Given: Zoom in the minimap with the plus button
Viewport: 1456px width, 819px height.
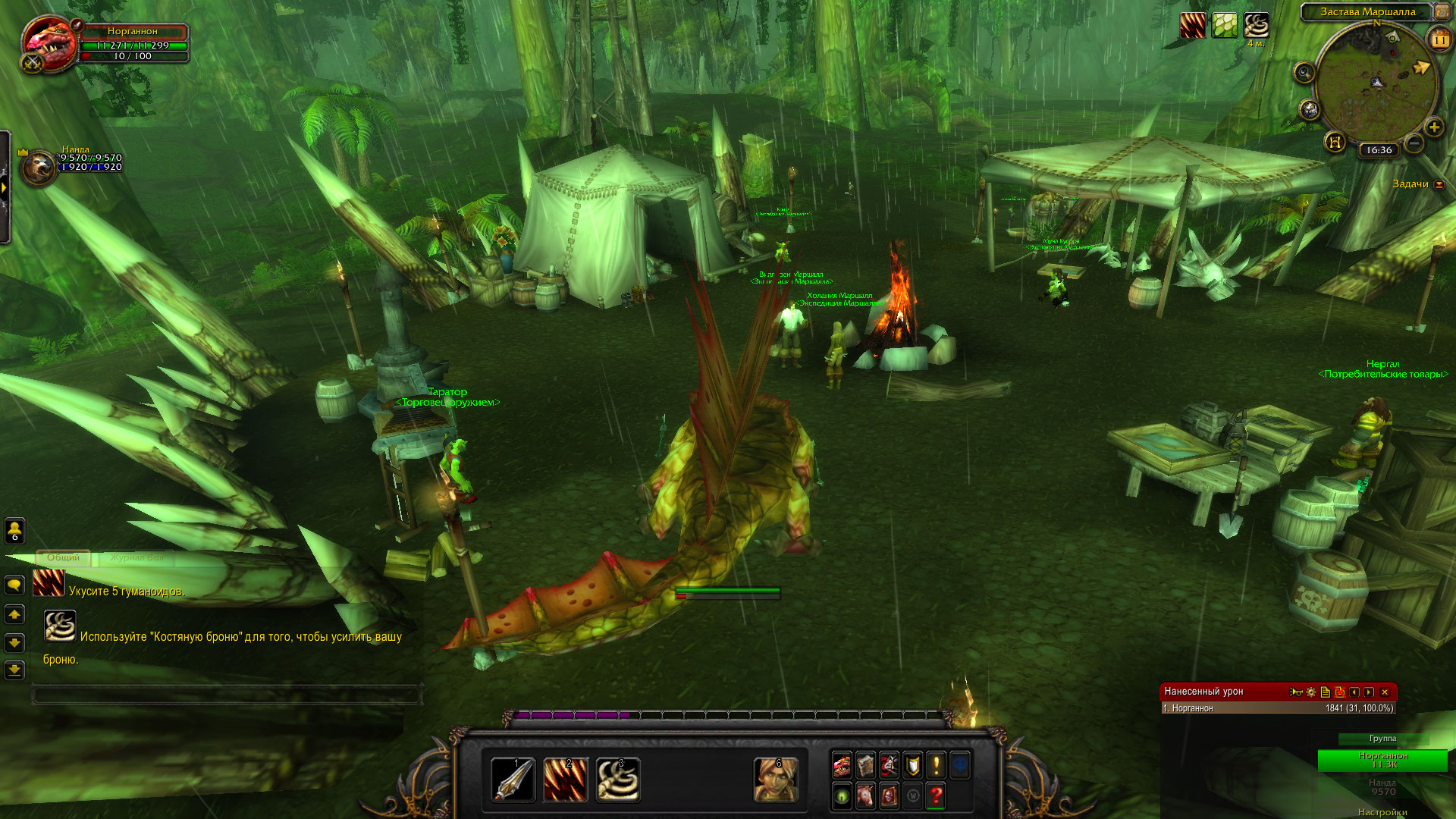Looking at the screenshot, I should (1434, 127).
